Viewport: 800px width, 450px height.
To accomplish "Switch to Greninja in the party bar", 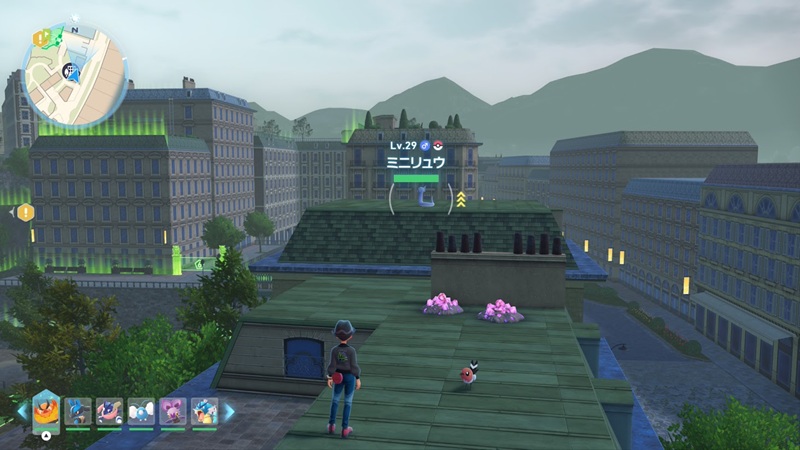I will [x=110, y=411].
